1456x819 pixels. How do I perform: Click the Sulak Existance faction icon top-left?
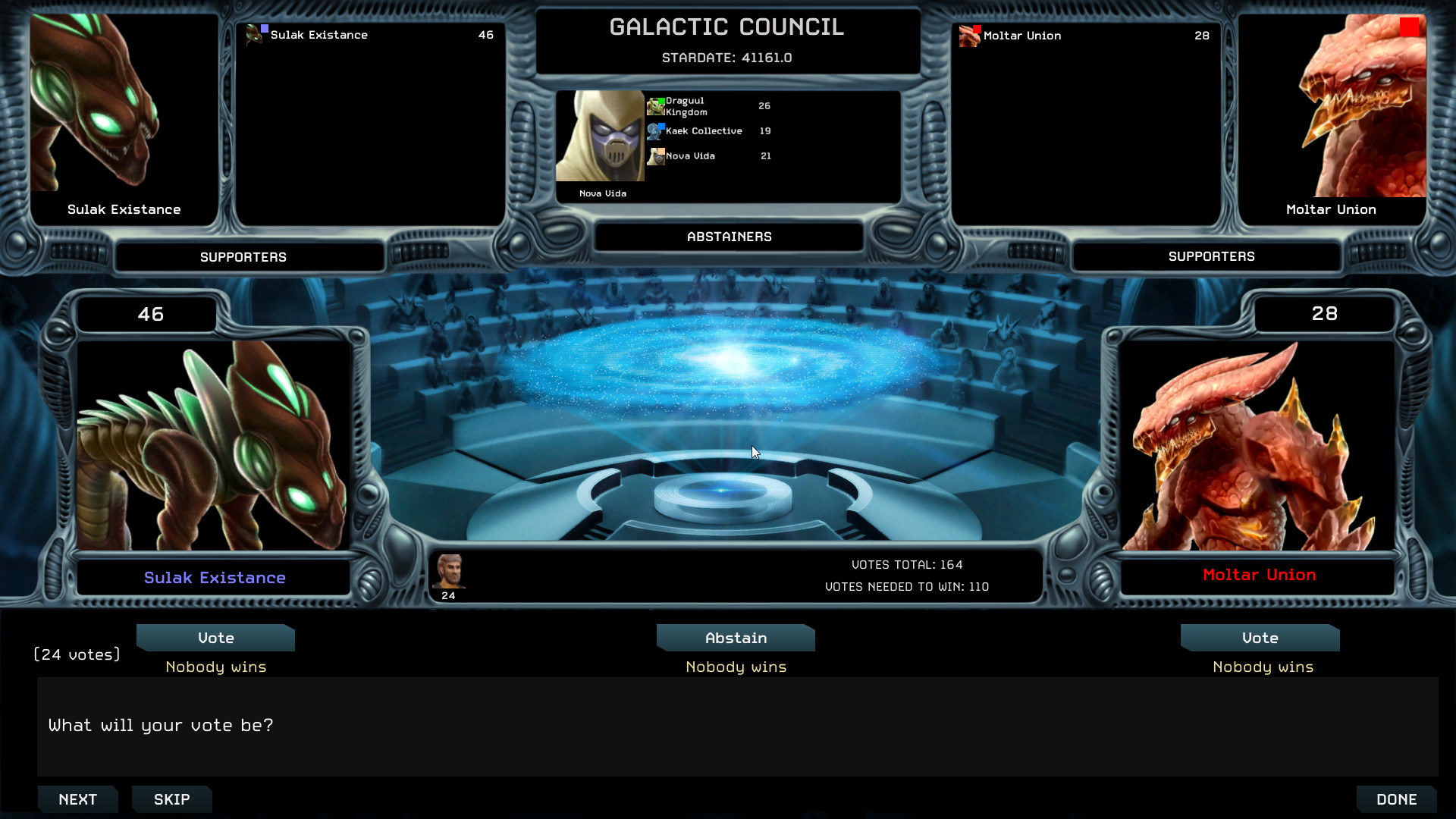coord(256,35)
